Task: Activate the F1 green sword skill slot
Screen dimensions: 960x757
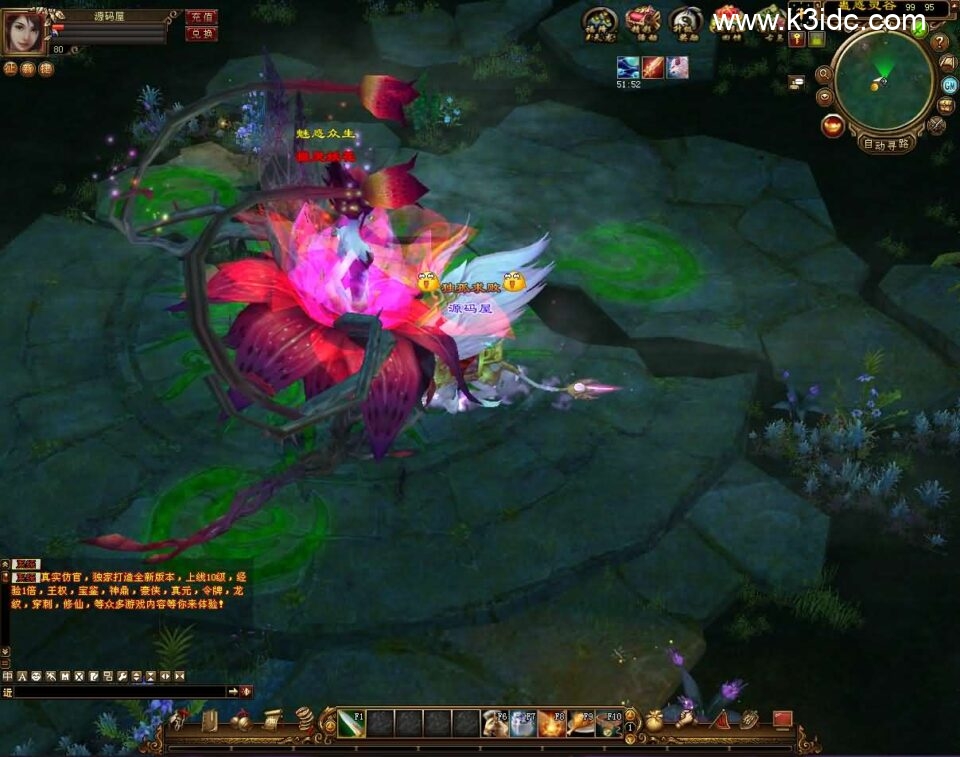Action: click(350, 723)
